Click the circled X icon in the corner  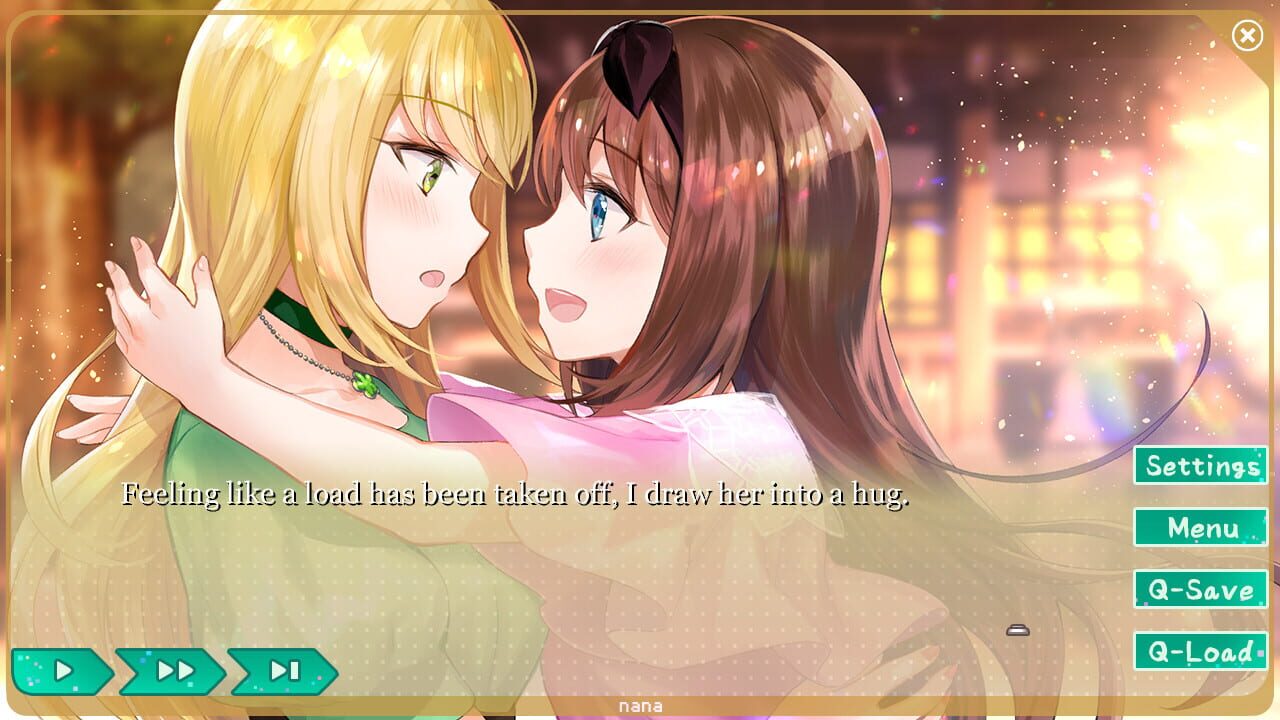[x=1246, y=34]
